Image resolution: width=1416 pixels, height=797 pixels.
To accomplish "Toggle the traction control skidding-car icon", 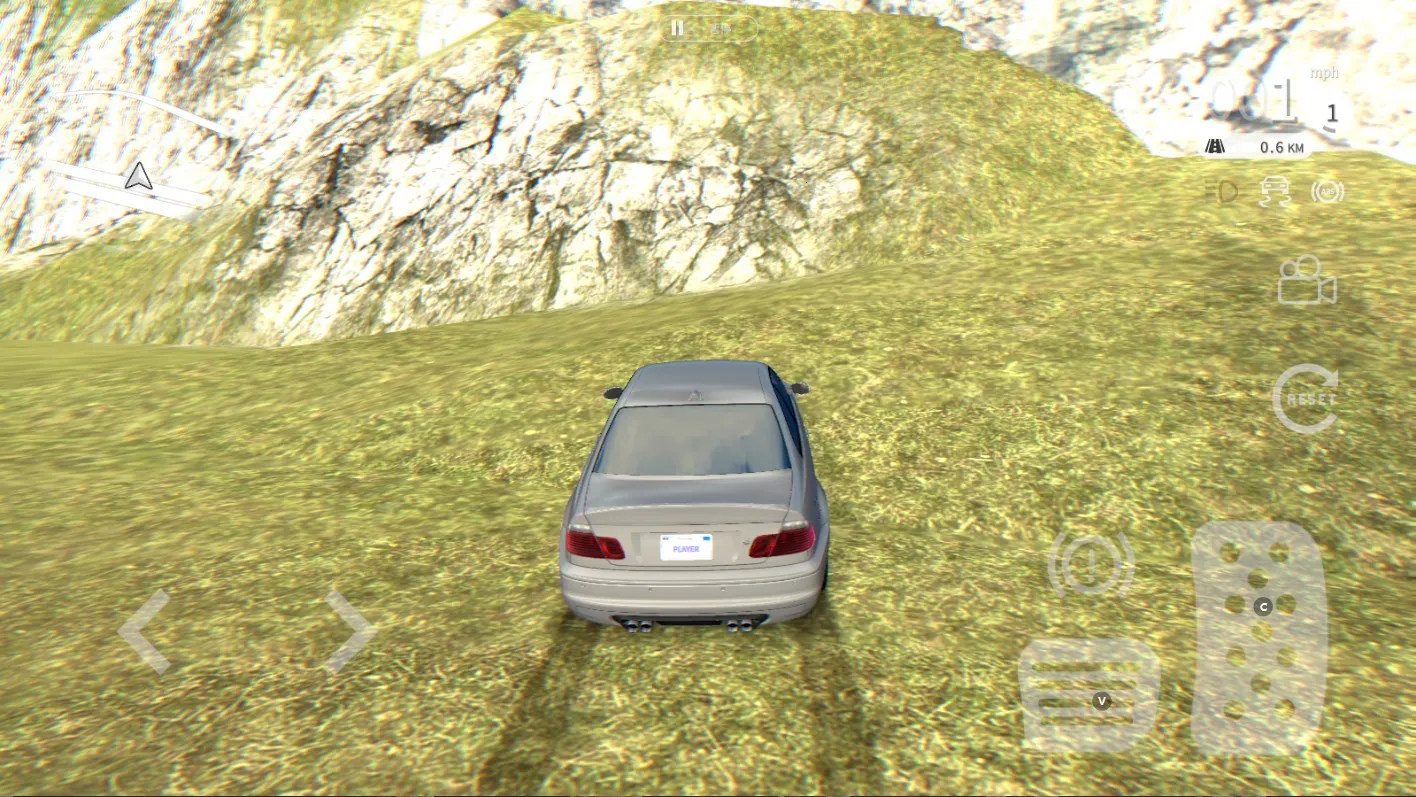I will (x=1276, y=190).
